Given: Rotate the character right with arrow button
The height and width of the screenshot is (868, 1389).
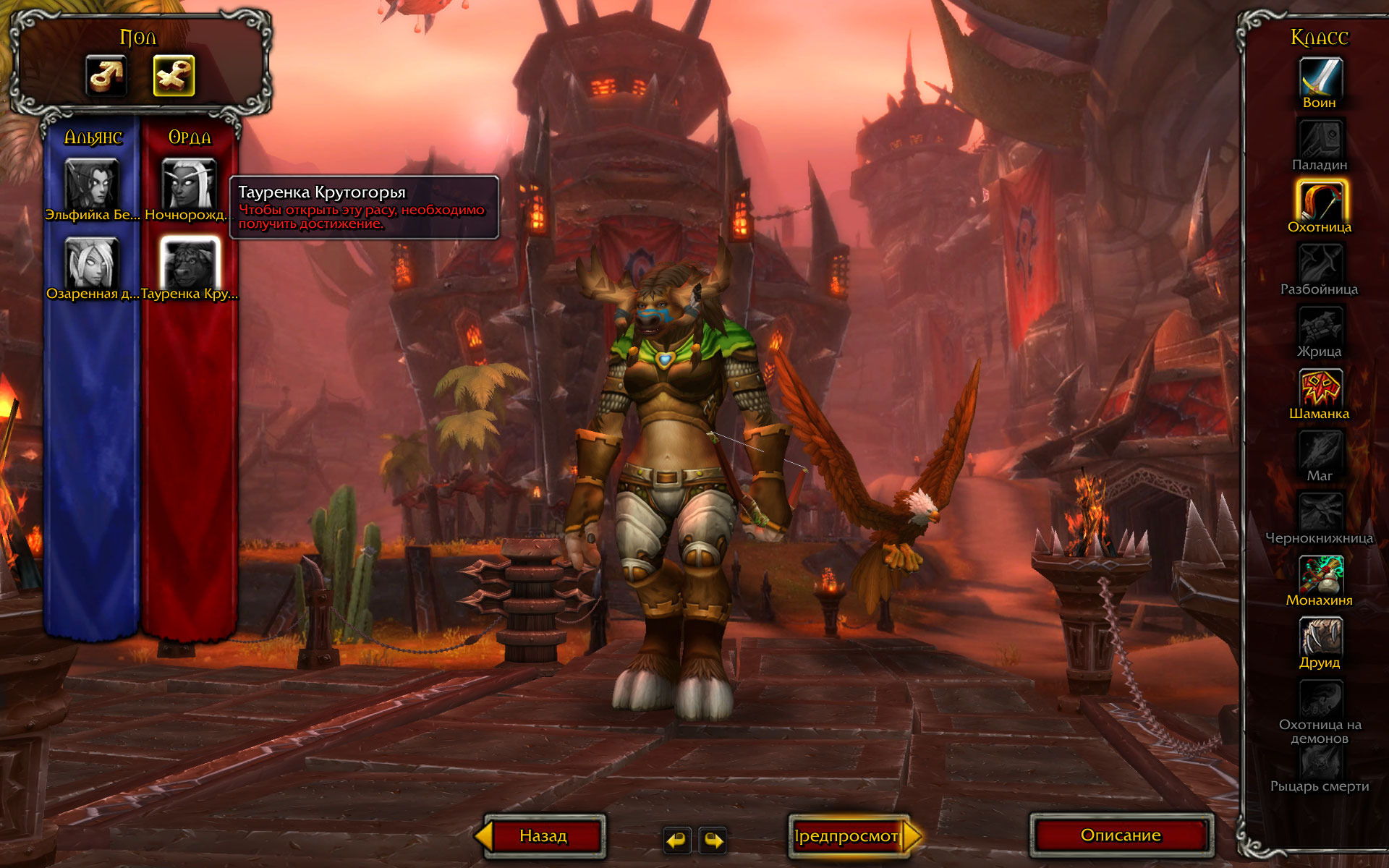Looking at the screenshot, I should coord(713,840).
